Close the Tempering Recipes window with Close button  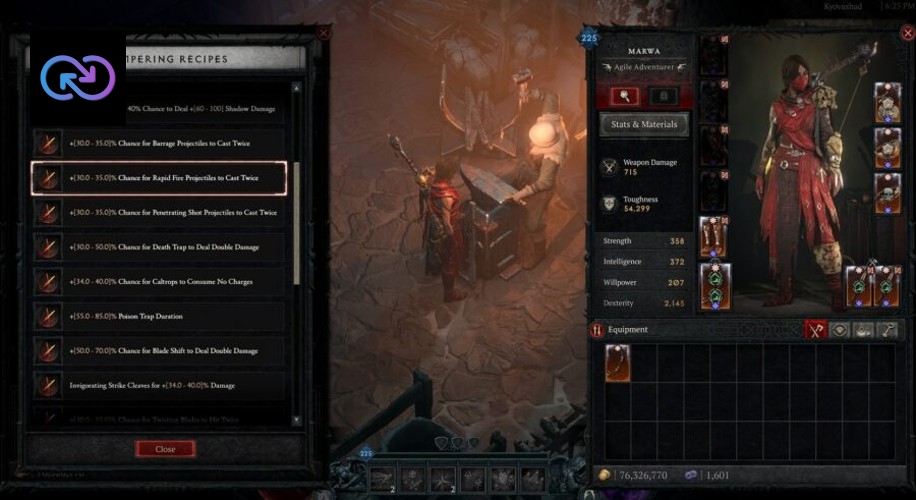165,449
